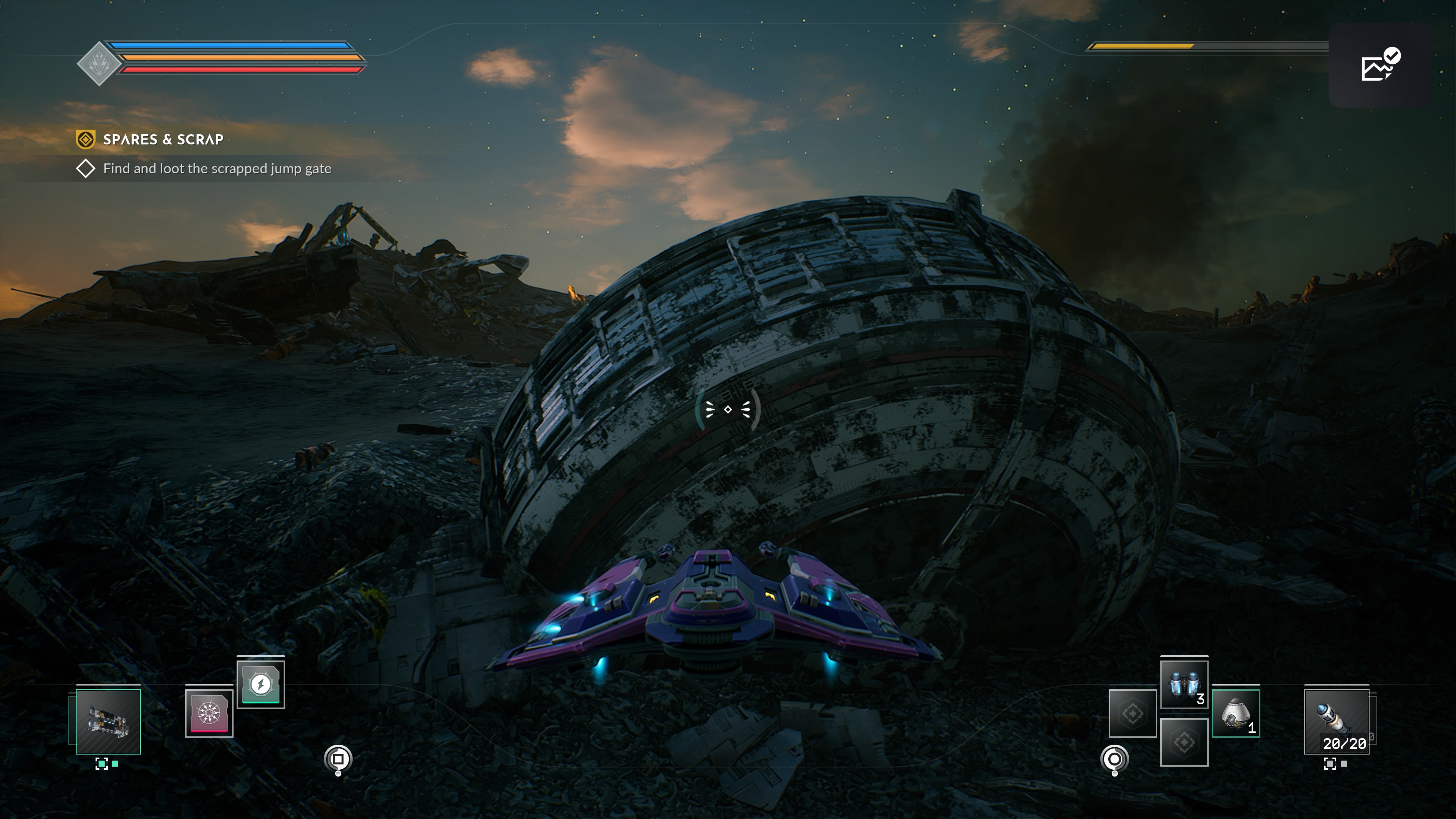This screenshot has width=1456, height=819.
Task: Trigger the teal lightning bolt ability
Action: (x=260, y=684)
